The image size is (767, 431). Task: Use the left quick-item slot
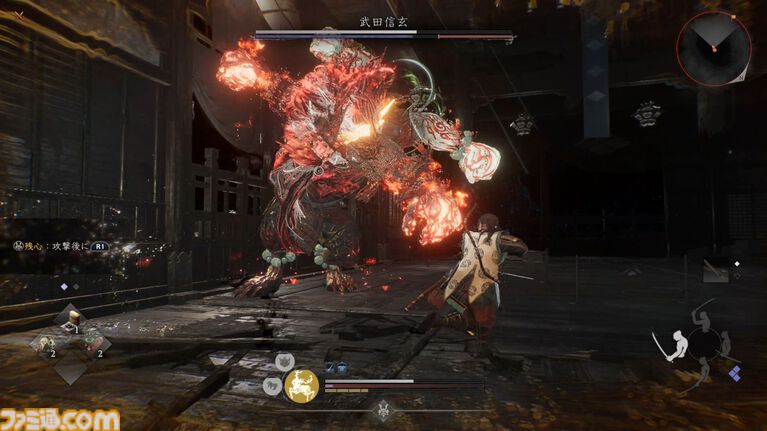tap(46, 345)
